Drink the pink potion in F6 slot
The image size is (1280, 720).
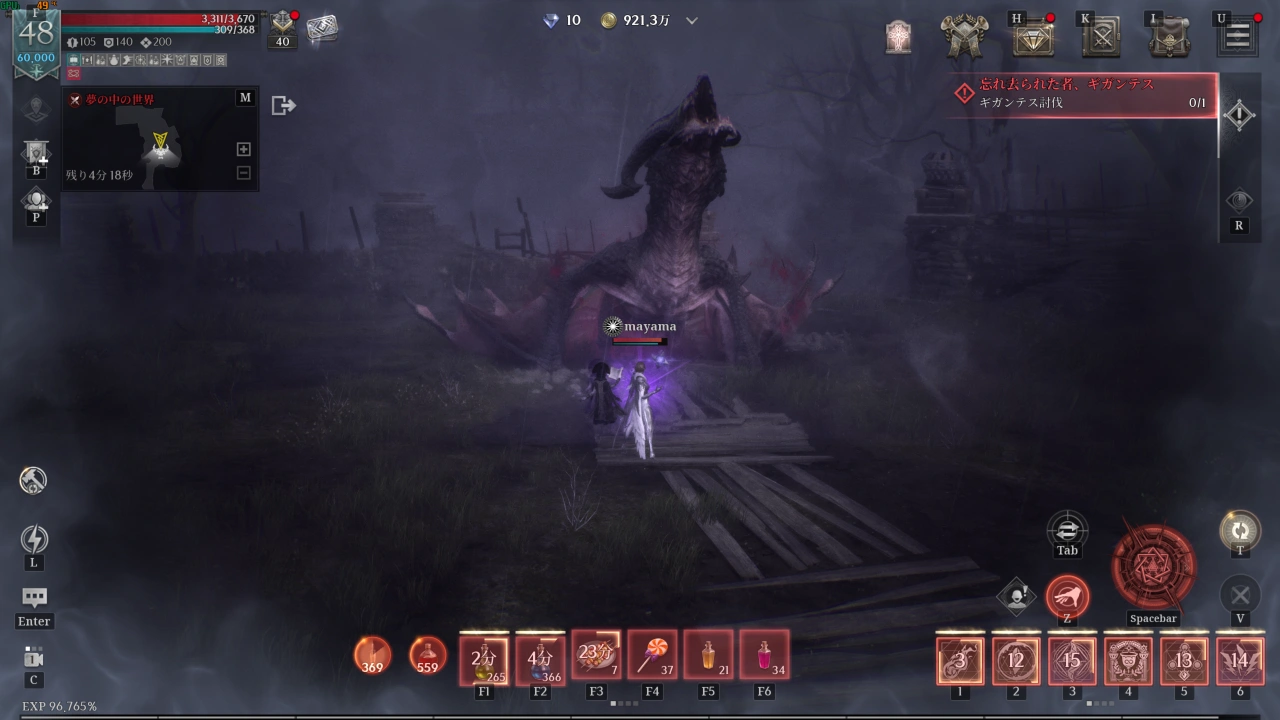point(764,656)
